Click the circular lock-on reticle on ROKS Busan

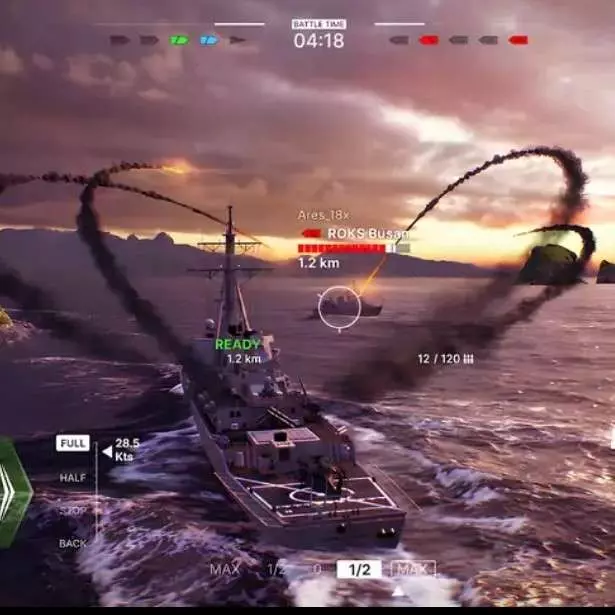click(x=340, y=307)
